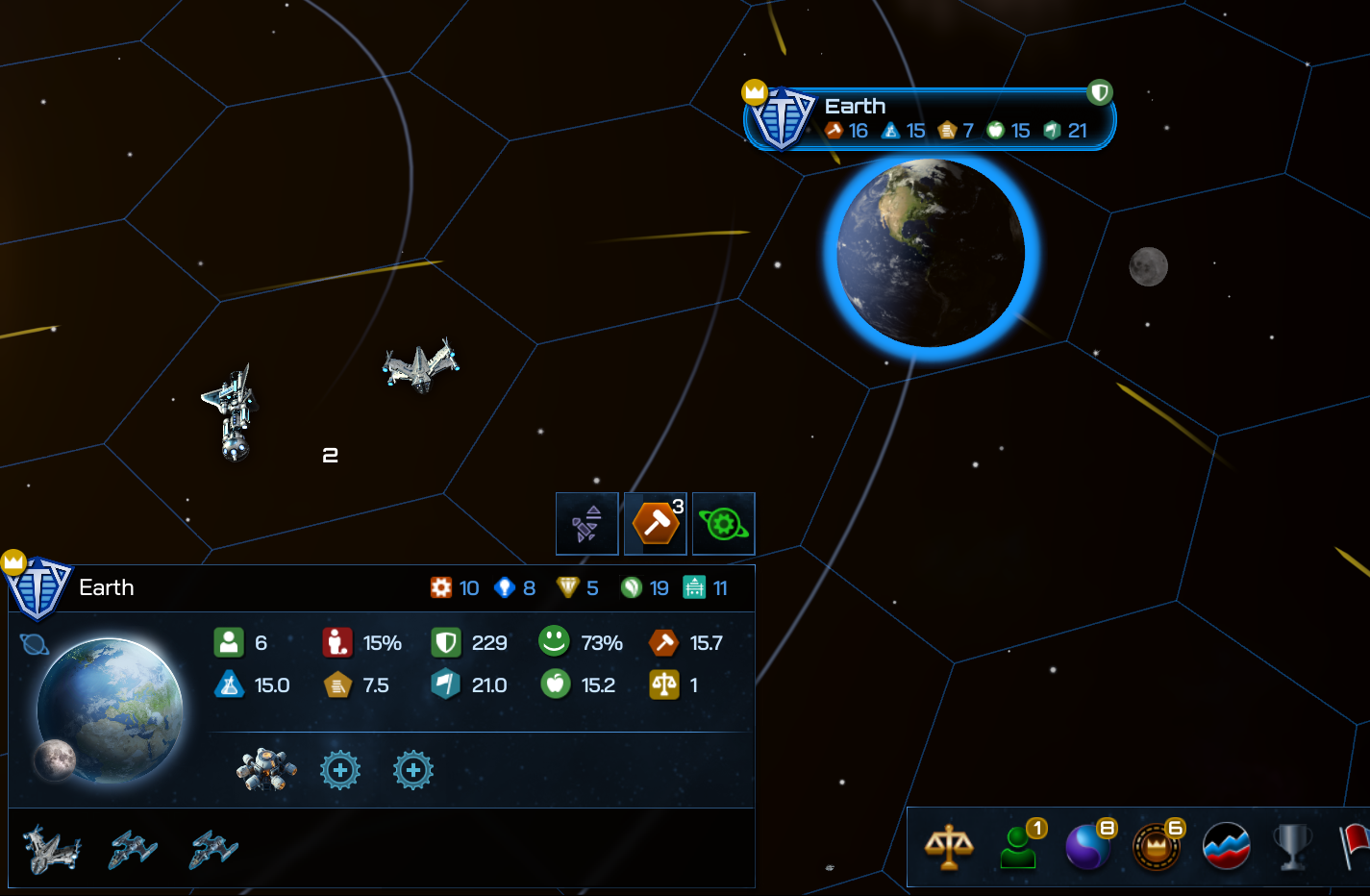Screen dimensions: 1370x896
Task: Open the golden scales policies icon
Action: (x=948, y=848)
